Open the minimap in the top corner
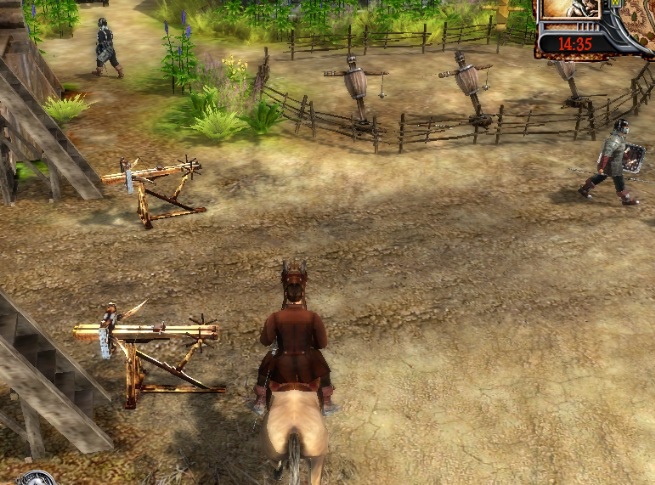This screenshot has height=485, width=655. [634, 18]
